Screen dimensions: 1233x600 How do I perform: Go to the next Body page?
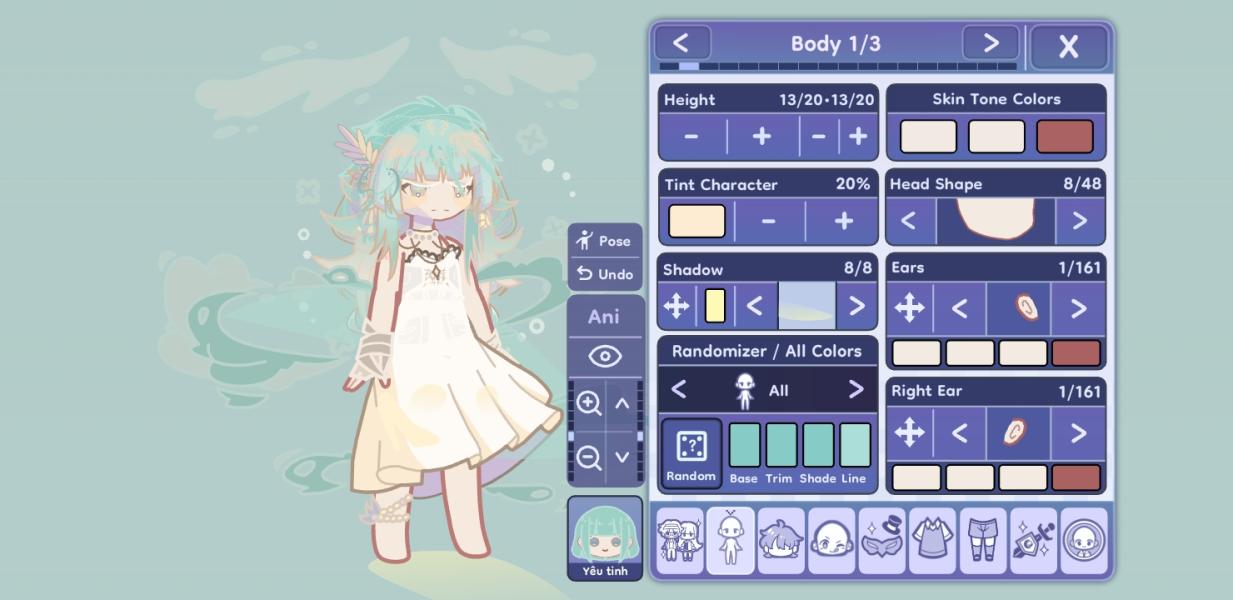pyautogui.click(x=990, y=43)
